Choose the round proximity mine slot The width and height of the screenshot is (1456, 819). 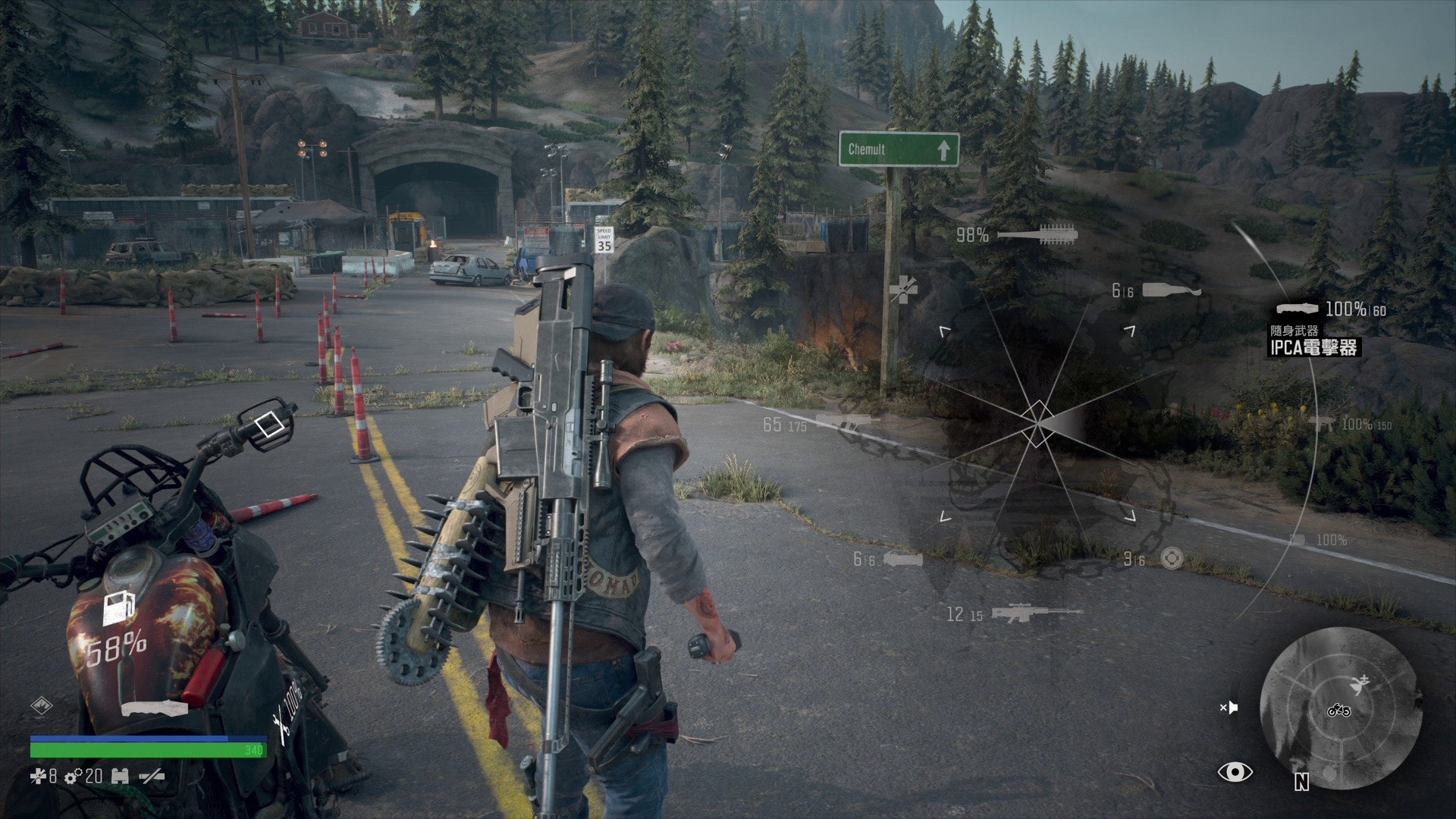[1172, 559]
